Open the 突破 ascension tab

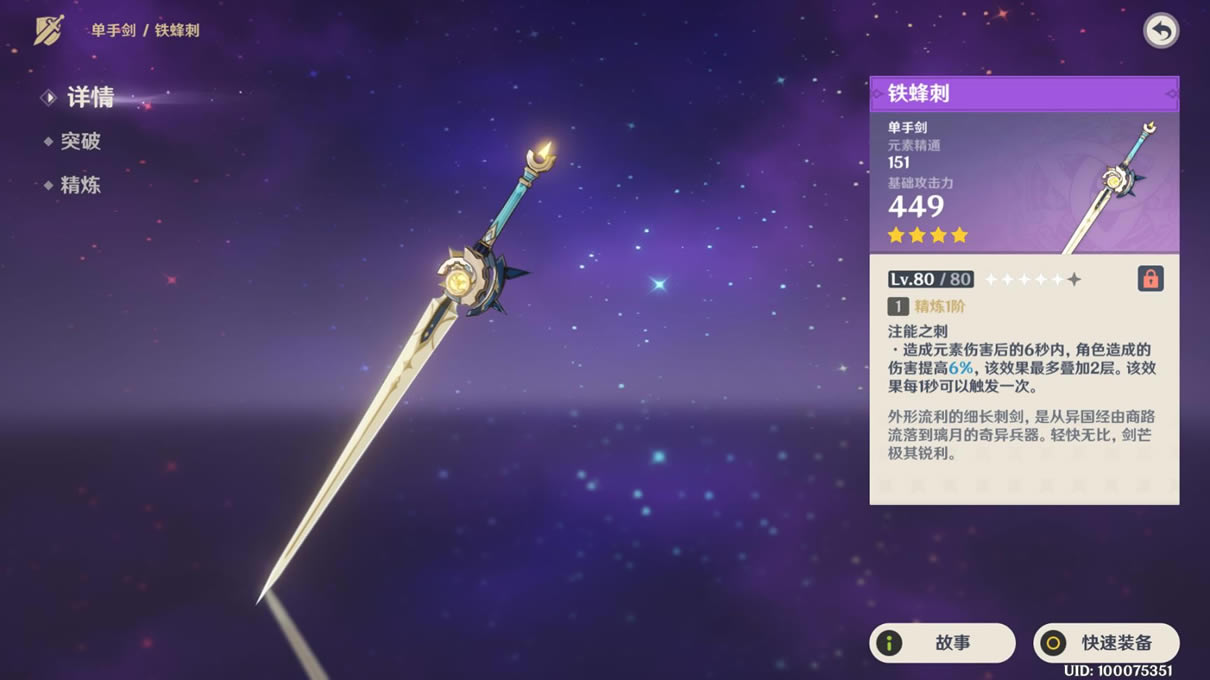(80, 141)
